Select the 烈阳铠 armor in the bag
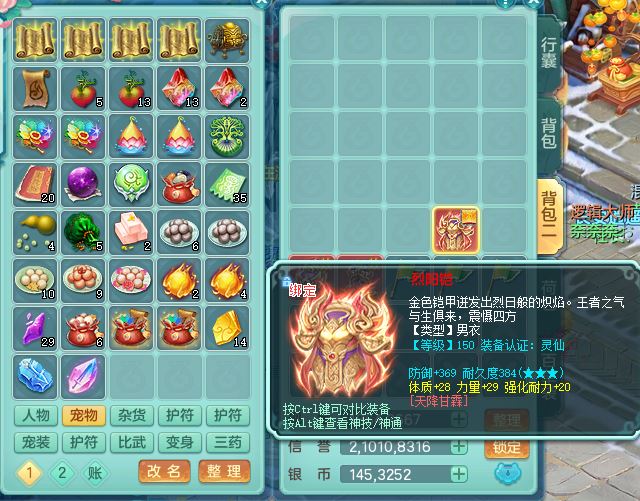Viewport: 640px width, 501px height. [455, 230]
